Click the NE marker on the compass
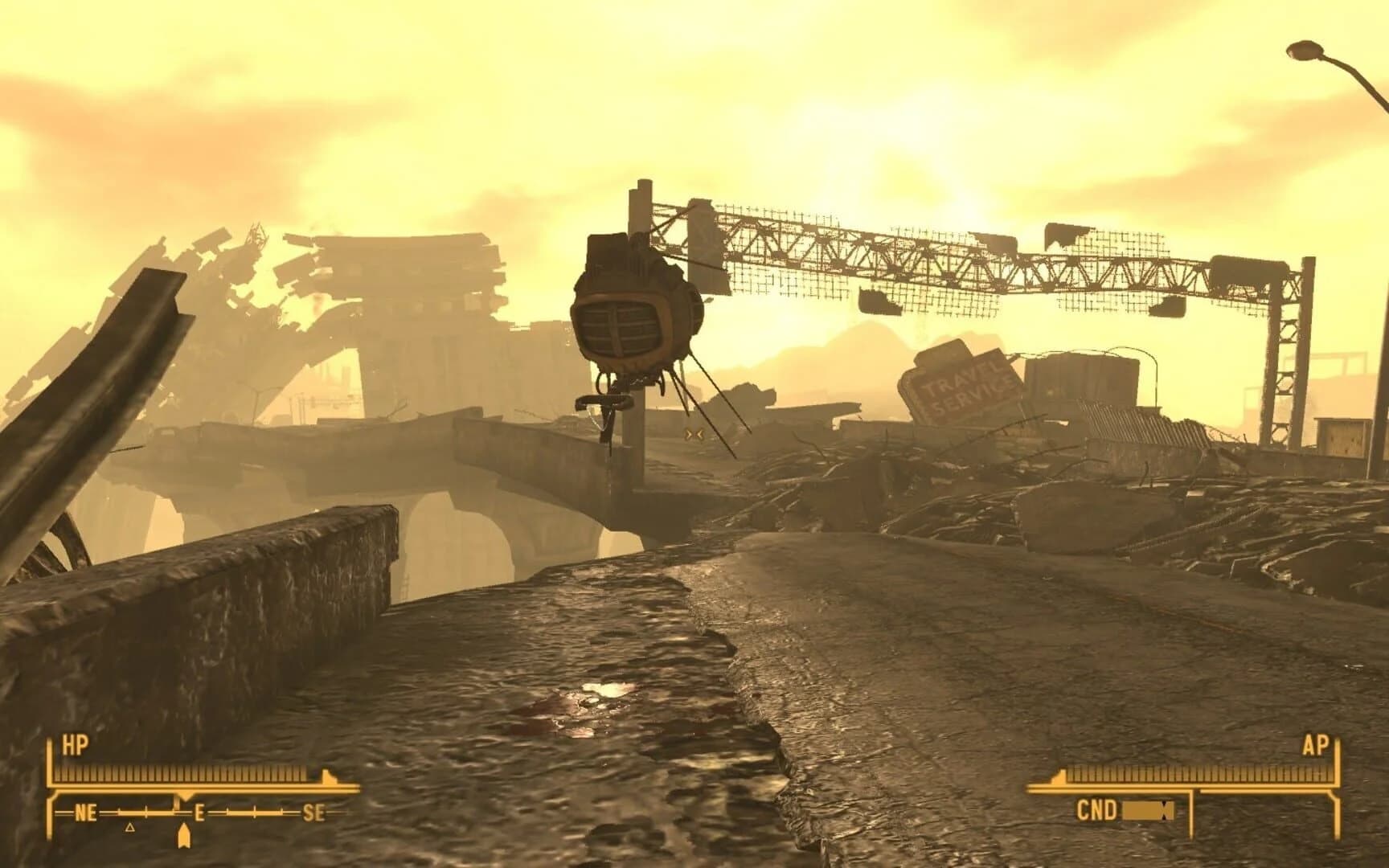 84,813
